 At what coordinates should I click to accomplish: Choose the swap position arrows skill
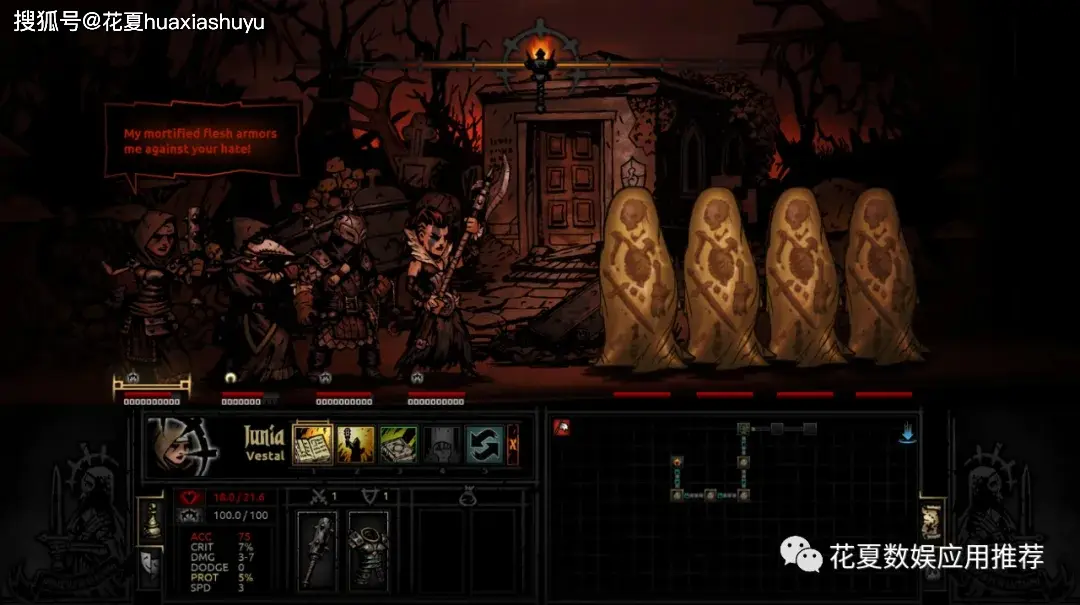tap(484, 444)
